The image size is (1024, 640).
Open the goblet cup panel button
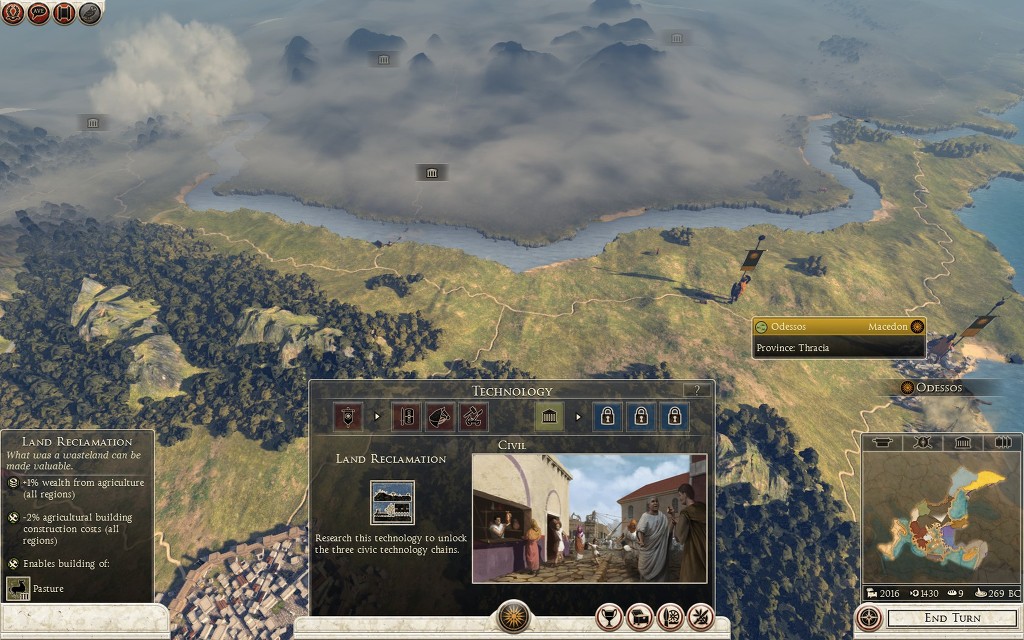(609, 618)
